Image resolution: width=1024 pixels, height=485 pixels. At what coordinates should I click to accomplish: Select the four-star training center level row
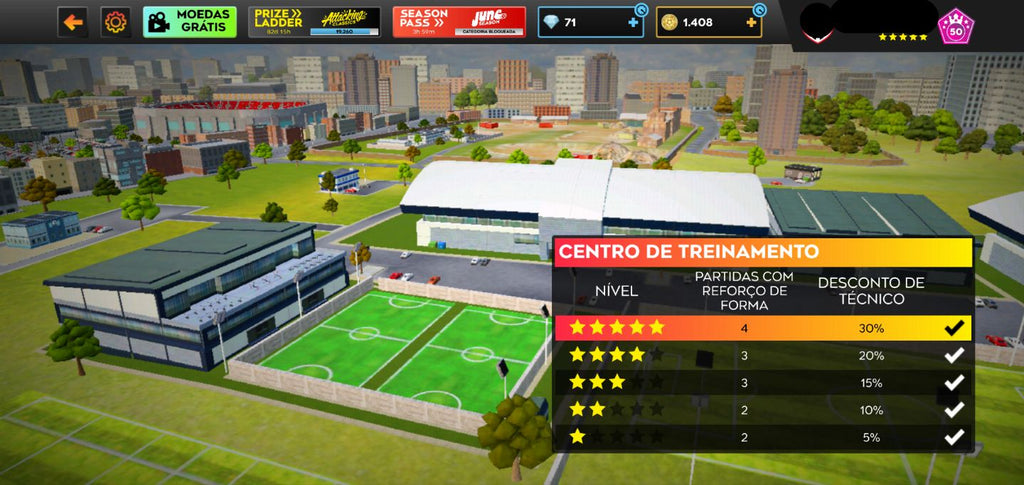coord(762,354)
